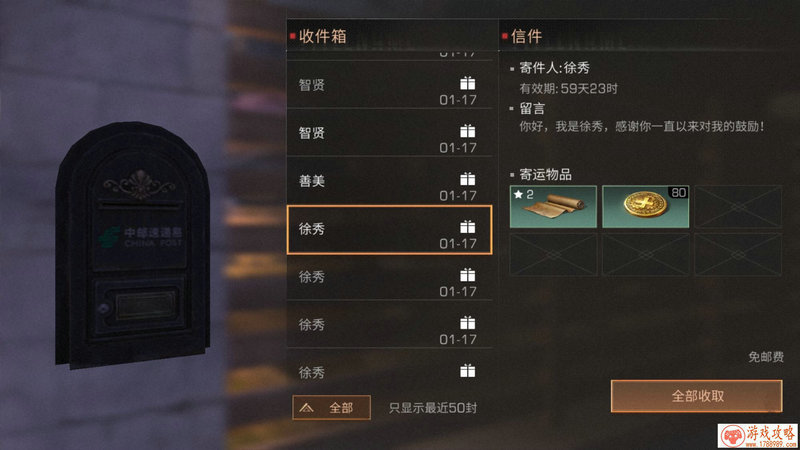Select the highlighted 徐秀 mail row
The image size is (800, 450).
point(389,229)
